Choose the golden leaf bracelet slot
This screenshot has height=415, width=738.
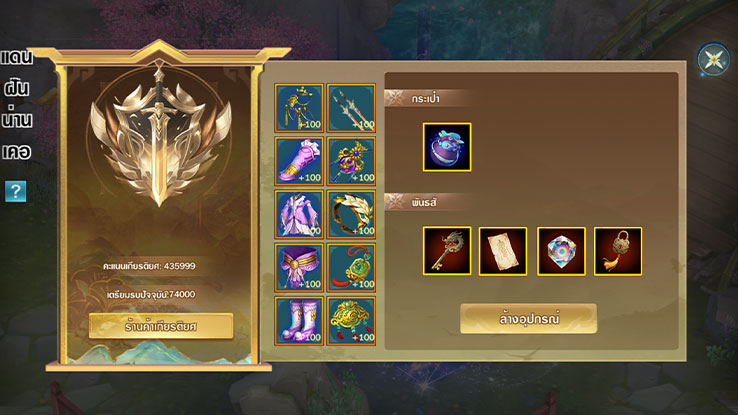coord(352,214)
